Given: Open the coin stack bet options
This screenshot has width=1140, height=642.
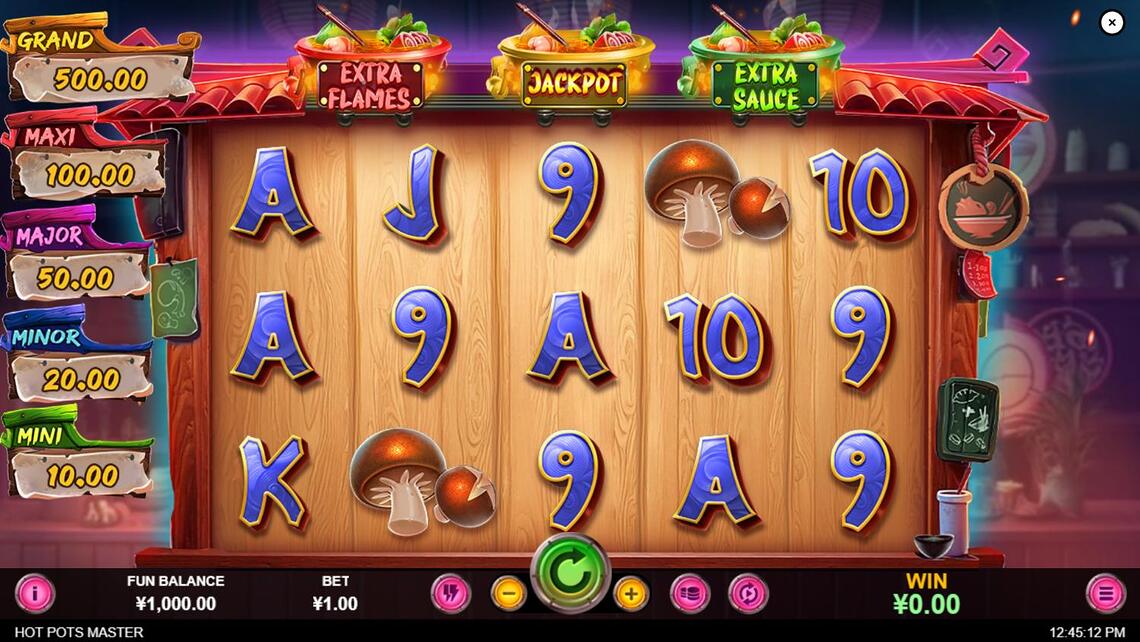Looking at the screenshot, I should pos(689,593).
